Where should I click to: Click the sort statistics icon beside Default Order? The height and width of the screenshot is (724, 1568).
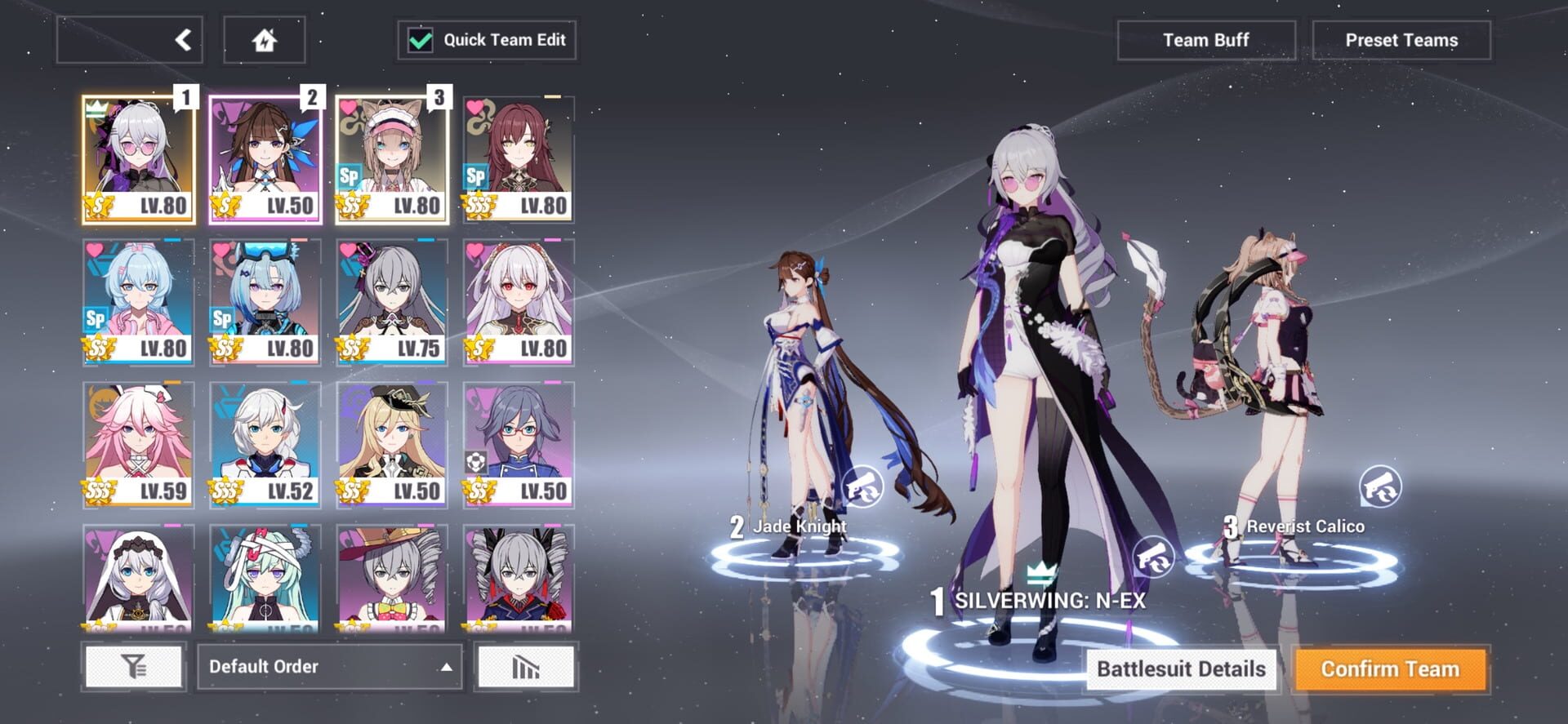526,666
